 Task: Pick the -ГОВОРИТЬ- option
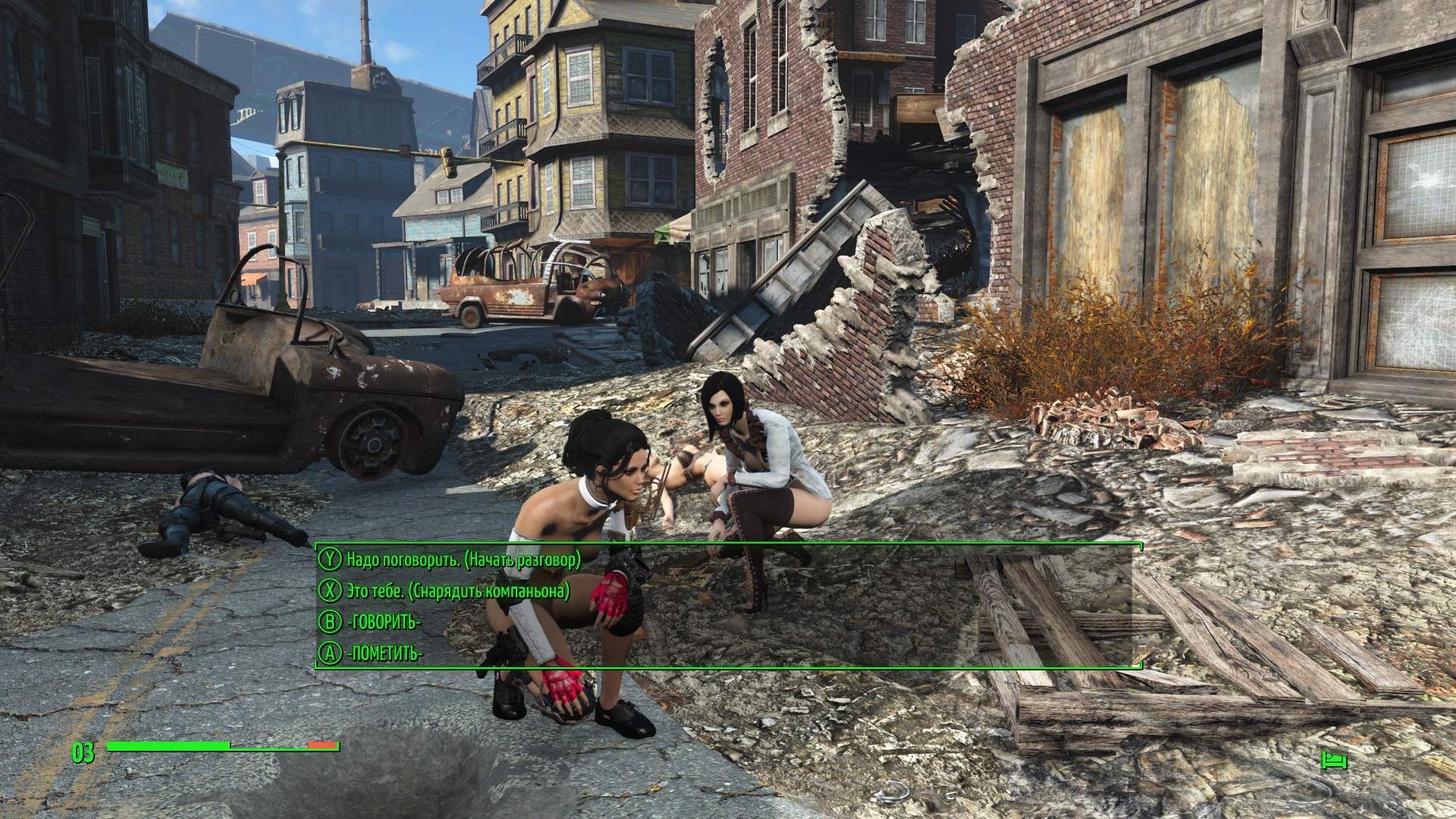[383, 622]
